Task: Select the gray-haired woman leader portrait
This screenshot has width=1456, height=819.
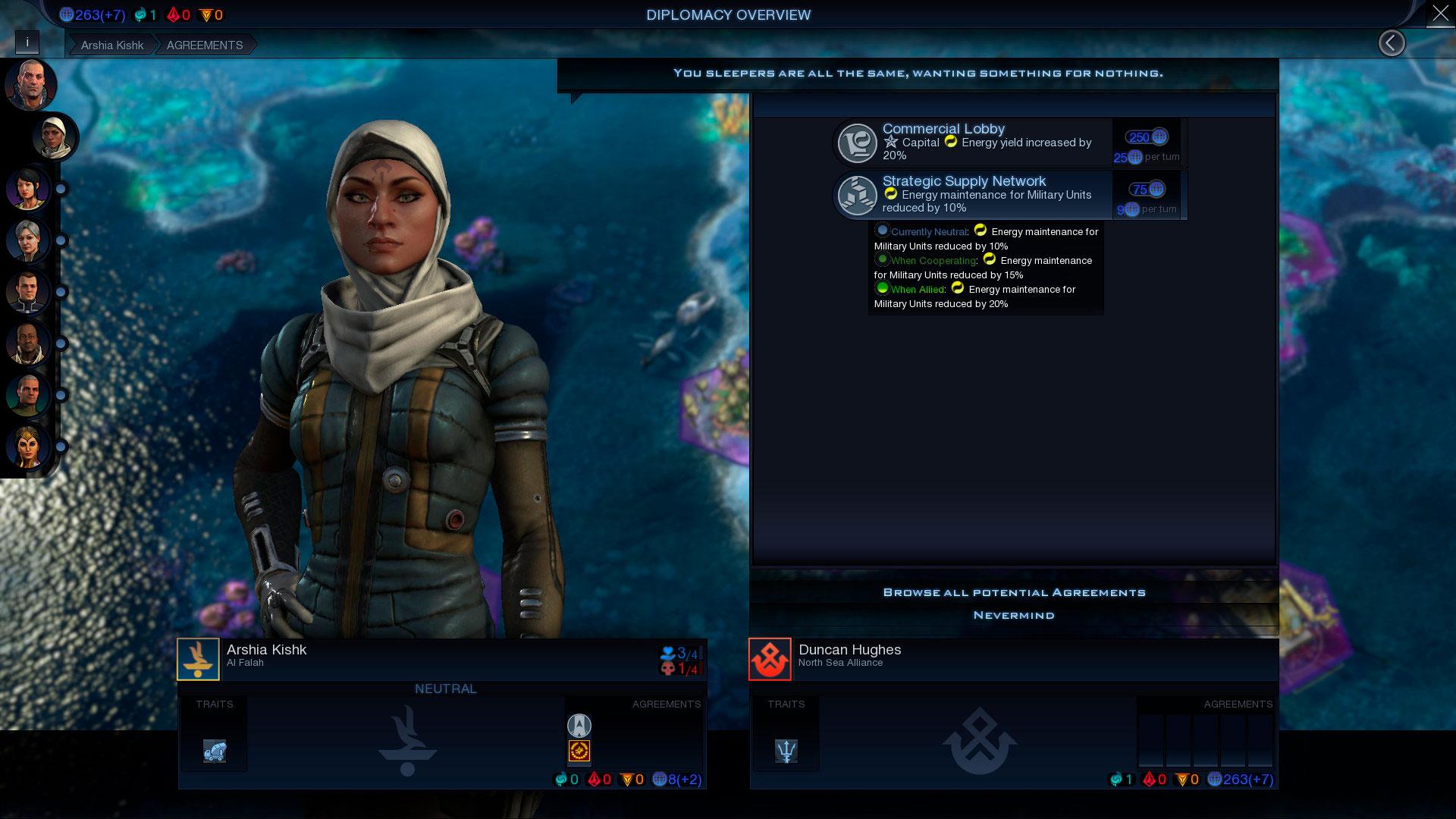Action: click(x=28, y=240)
